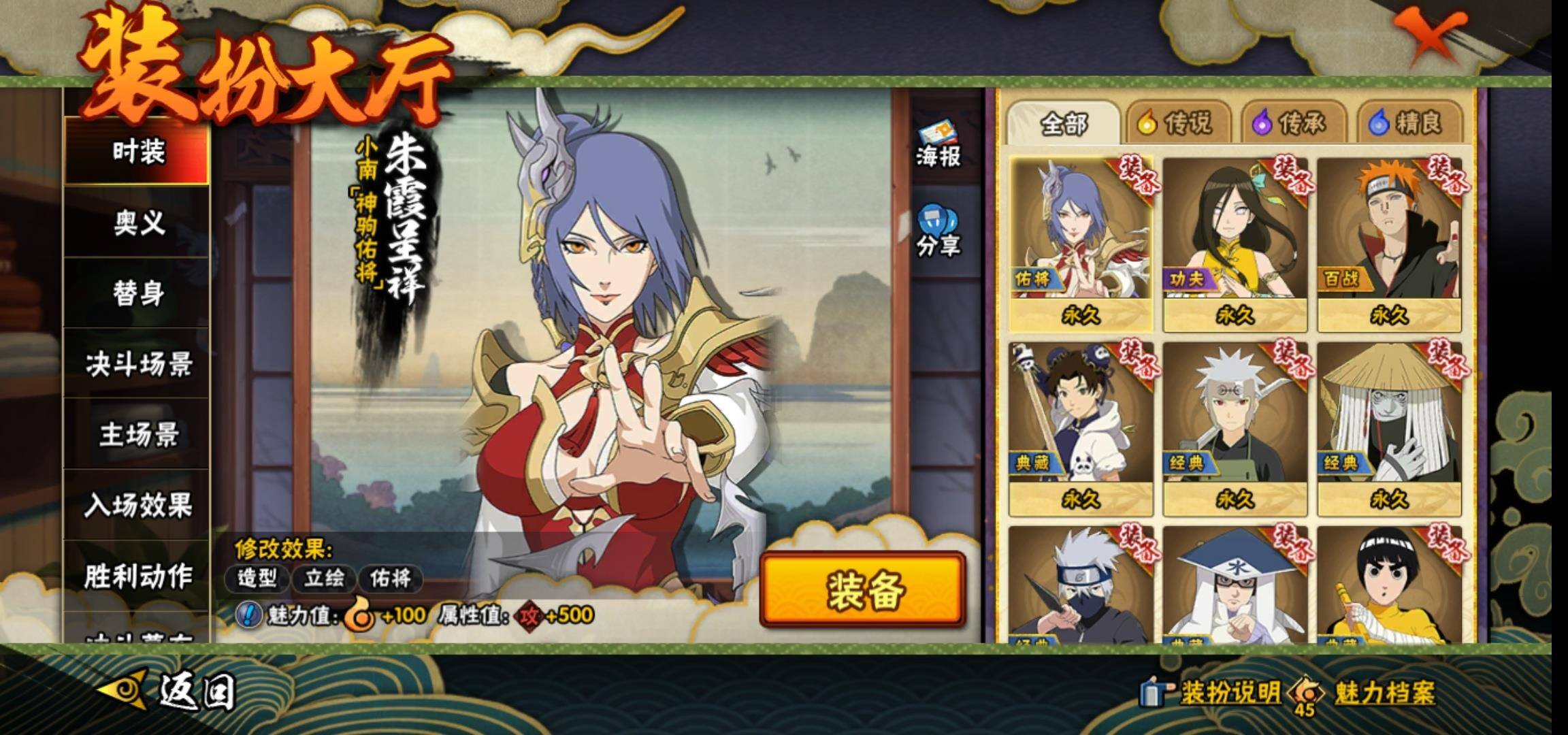Show the 传承 rarity tab
Image resolution: width=1568 pixels, height=735 pixels.
pyautogui.click(x=1293, y=124)
